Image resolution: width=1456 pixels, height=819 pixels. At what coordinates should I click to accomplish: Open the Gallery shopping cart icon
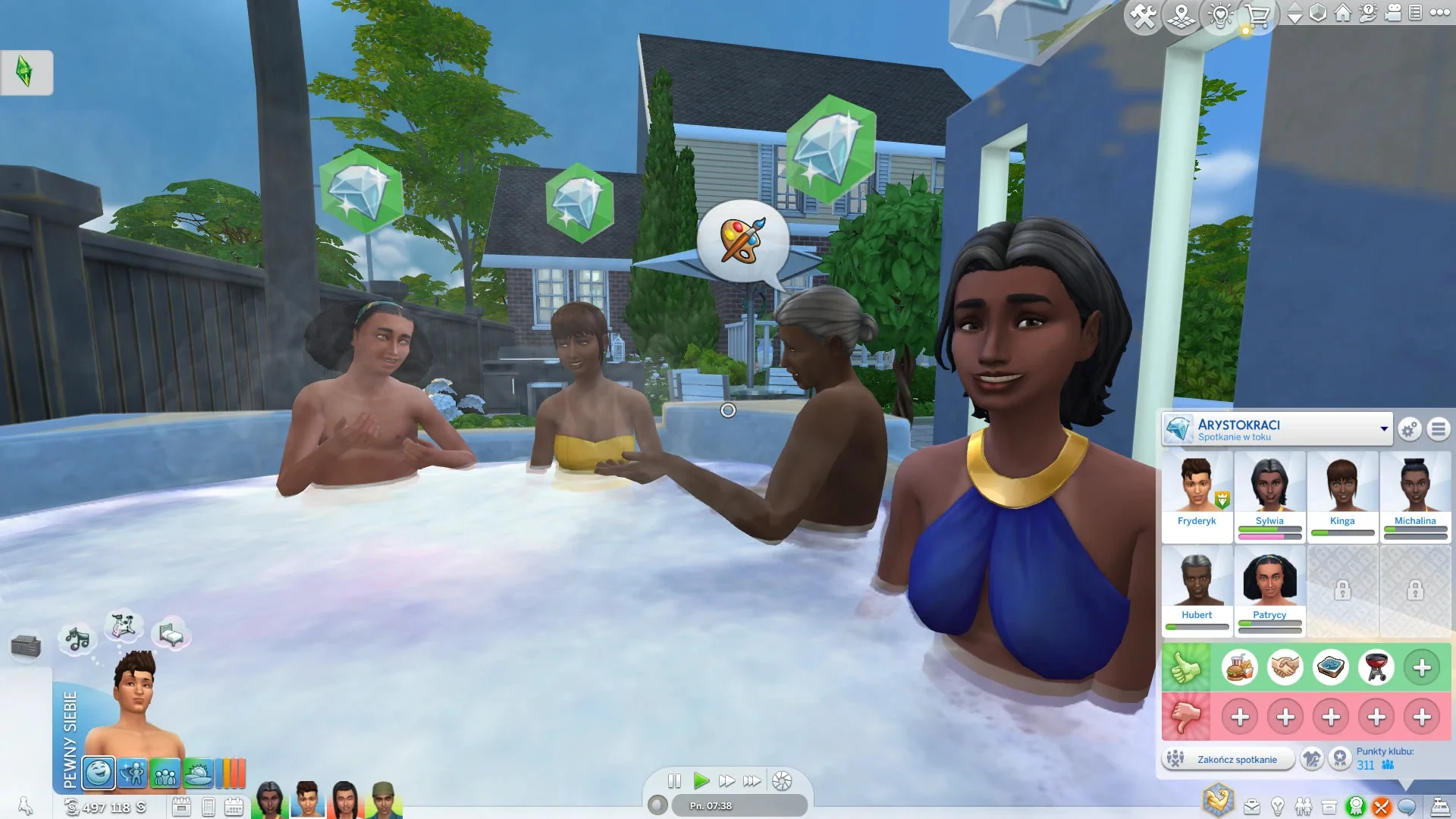[x=1257, y=14]
